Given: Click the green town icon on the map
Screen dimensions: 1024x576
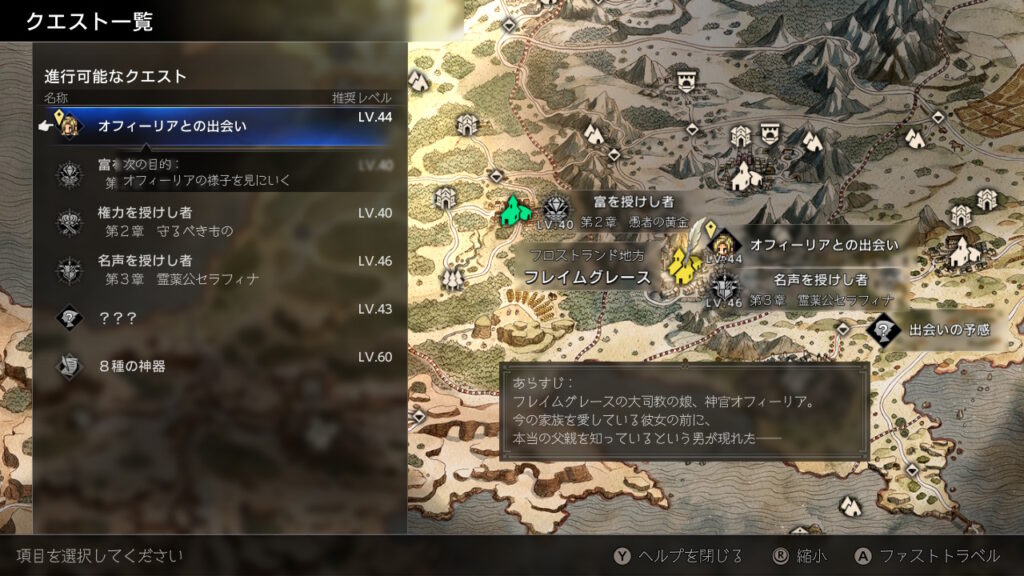Looking at the screenshot, I should [515, 211].
